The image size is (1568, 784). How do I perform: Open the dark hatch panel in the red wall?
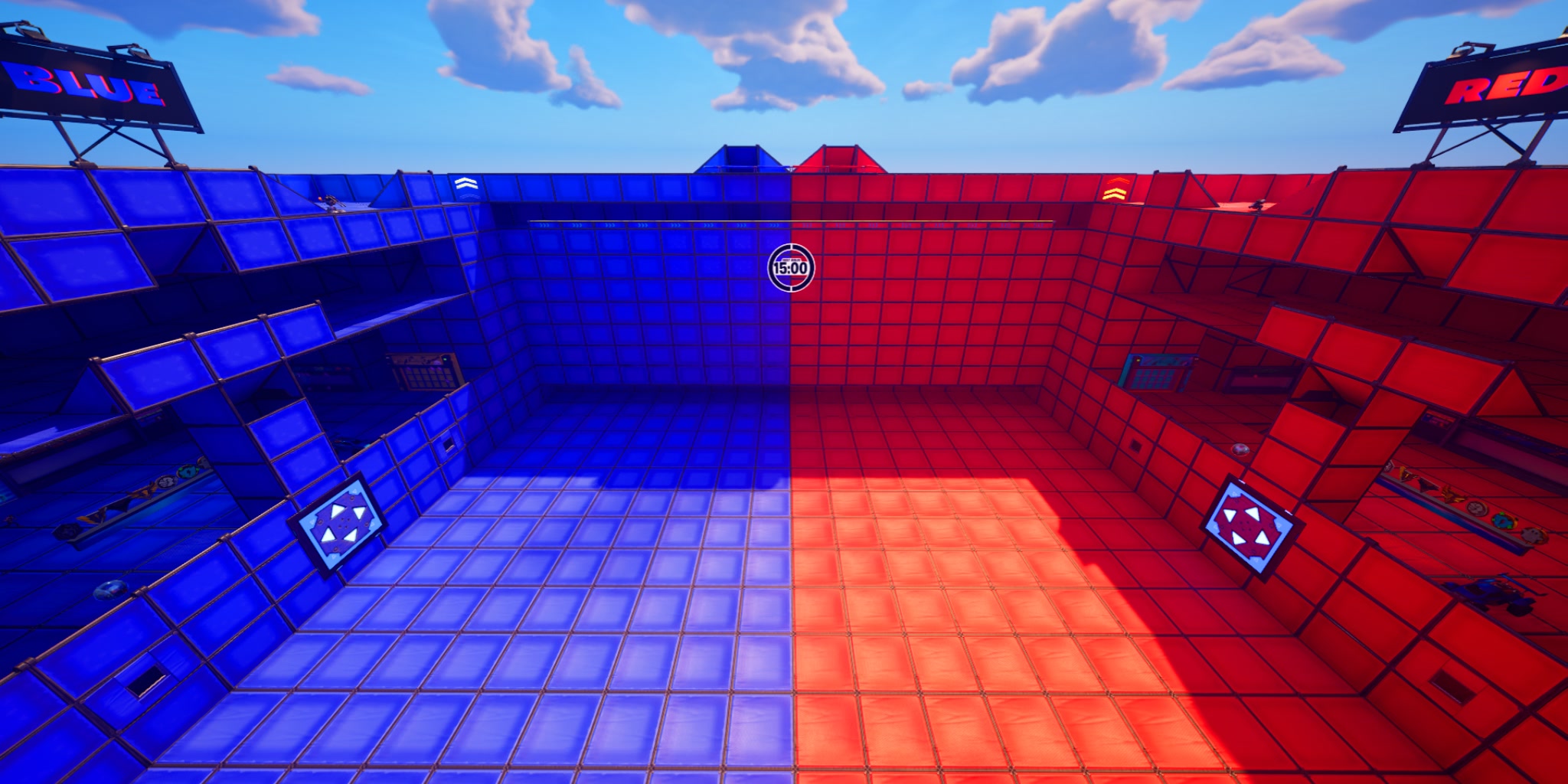coord(1136,446)
